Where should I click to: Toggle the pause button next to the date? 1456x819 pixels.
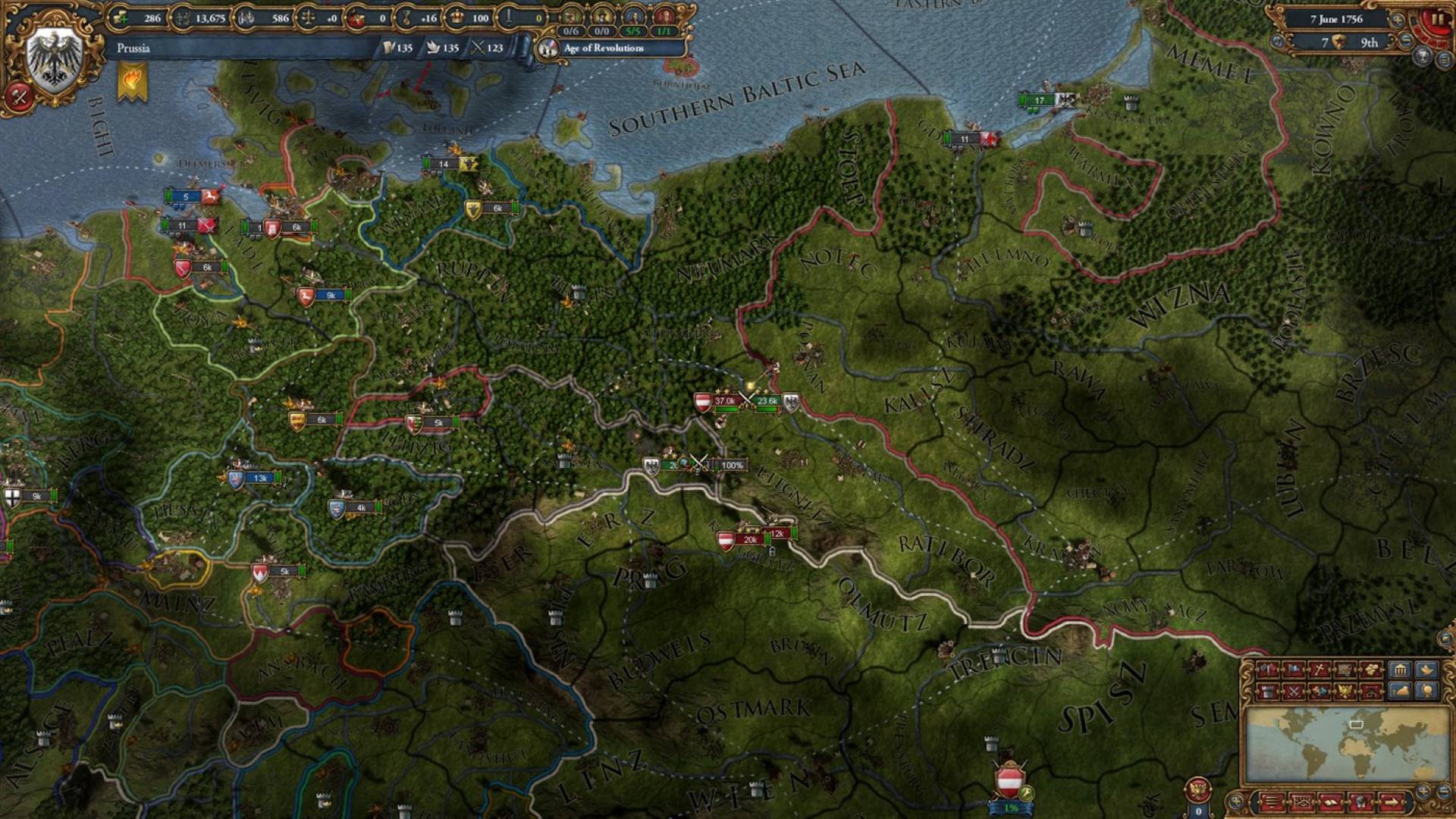tap(1438, 20)
